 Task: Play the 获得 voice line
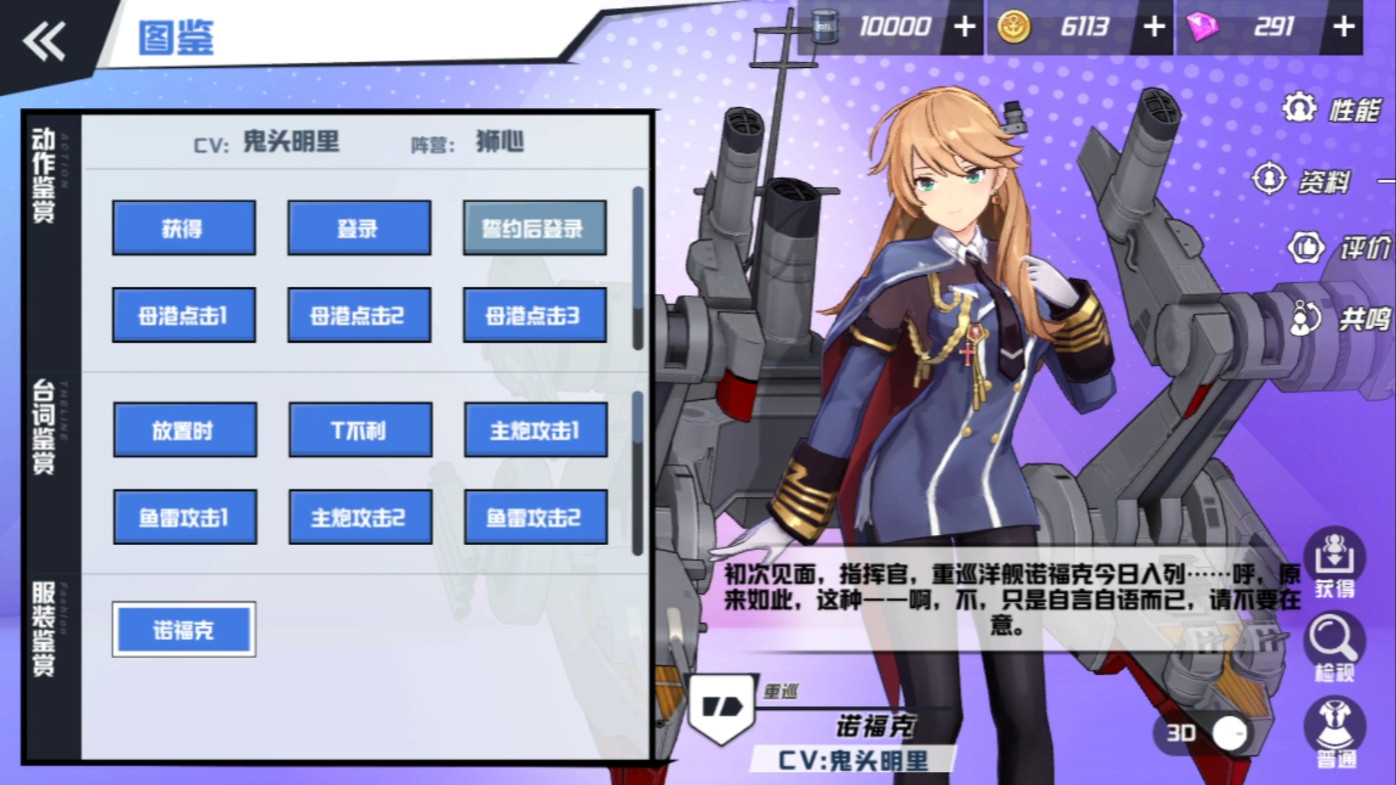pos(183,228)
